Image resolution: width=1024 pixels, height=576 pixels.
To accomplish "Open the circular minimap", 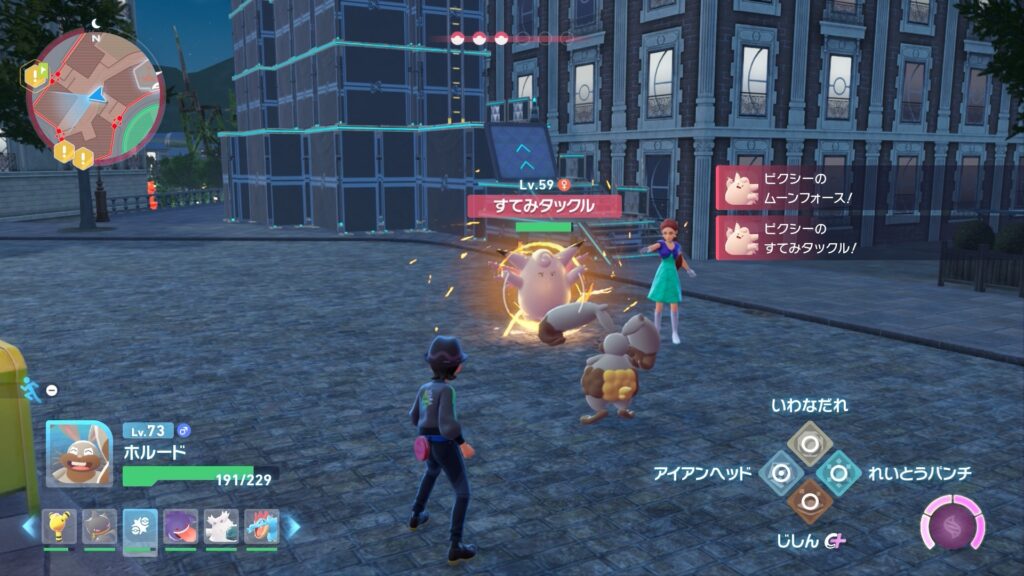I will click(x=95, y=95).
